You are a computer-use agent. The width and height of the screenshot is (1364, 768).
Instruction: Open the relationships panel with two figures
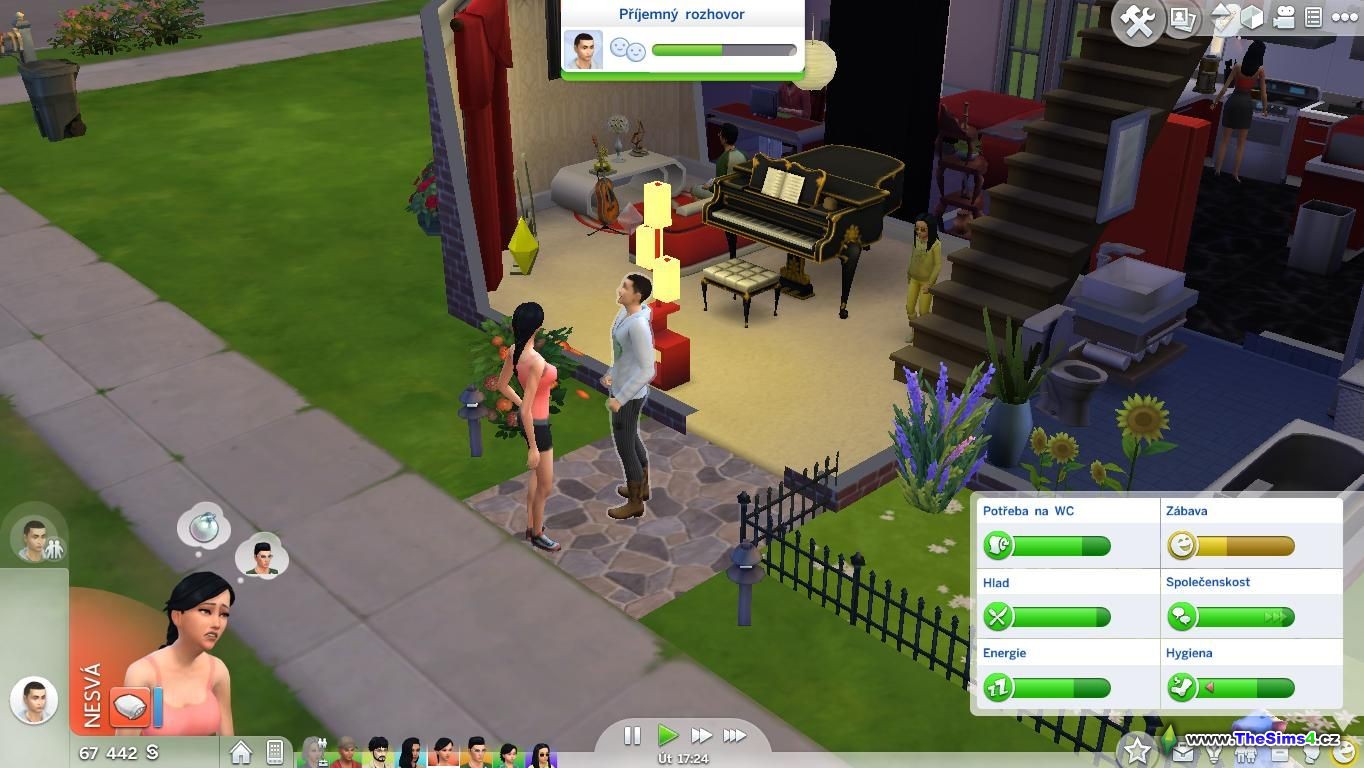point(1247,752)
